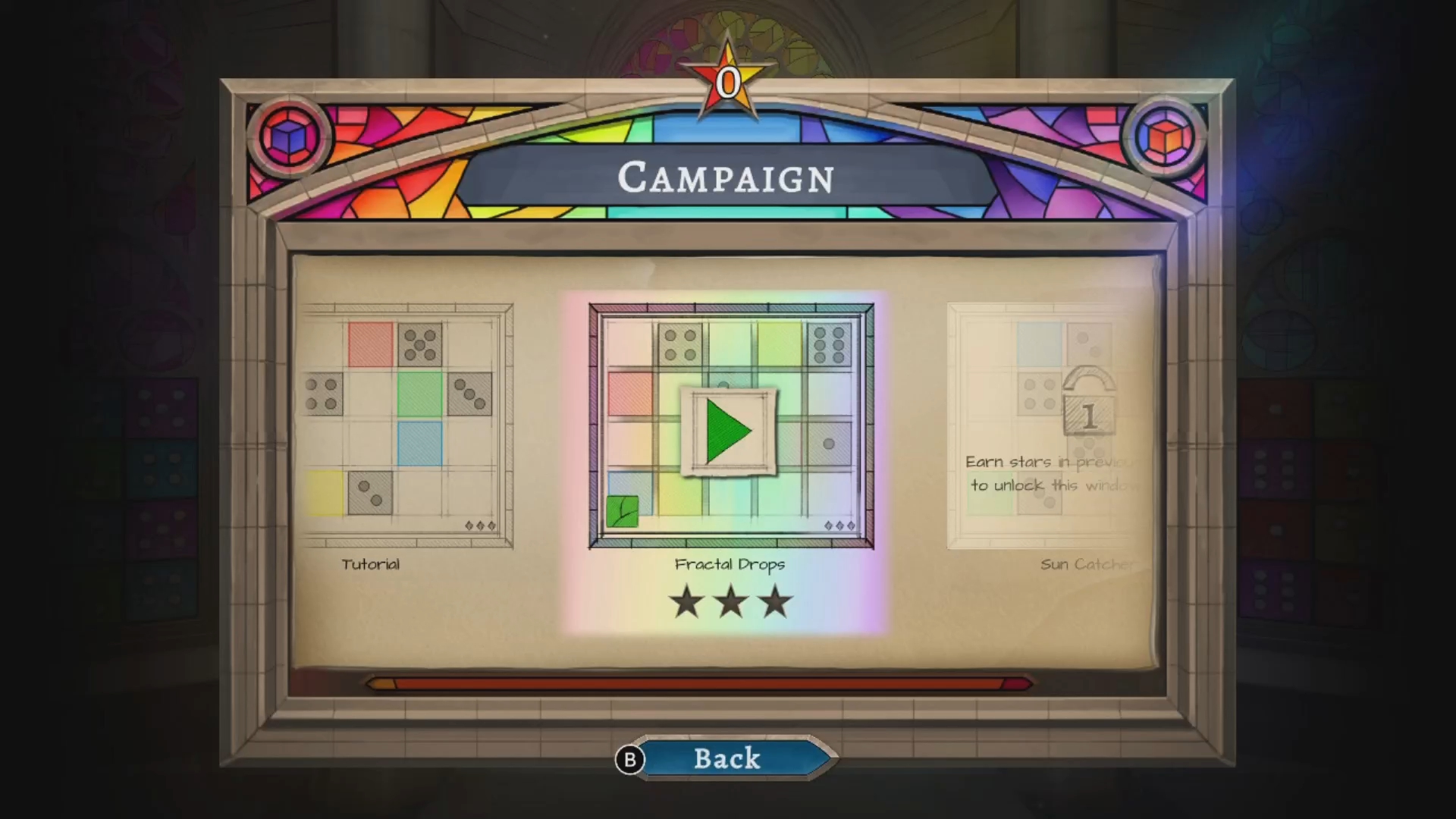Click the blue cube gem icon

click(290, 137)
